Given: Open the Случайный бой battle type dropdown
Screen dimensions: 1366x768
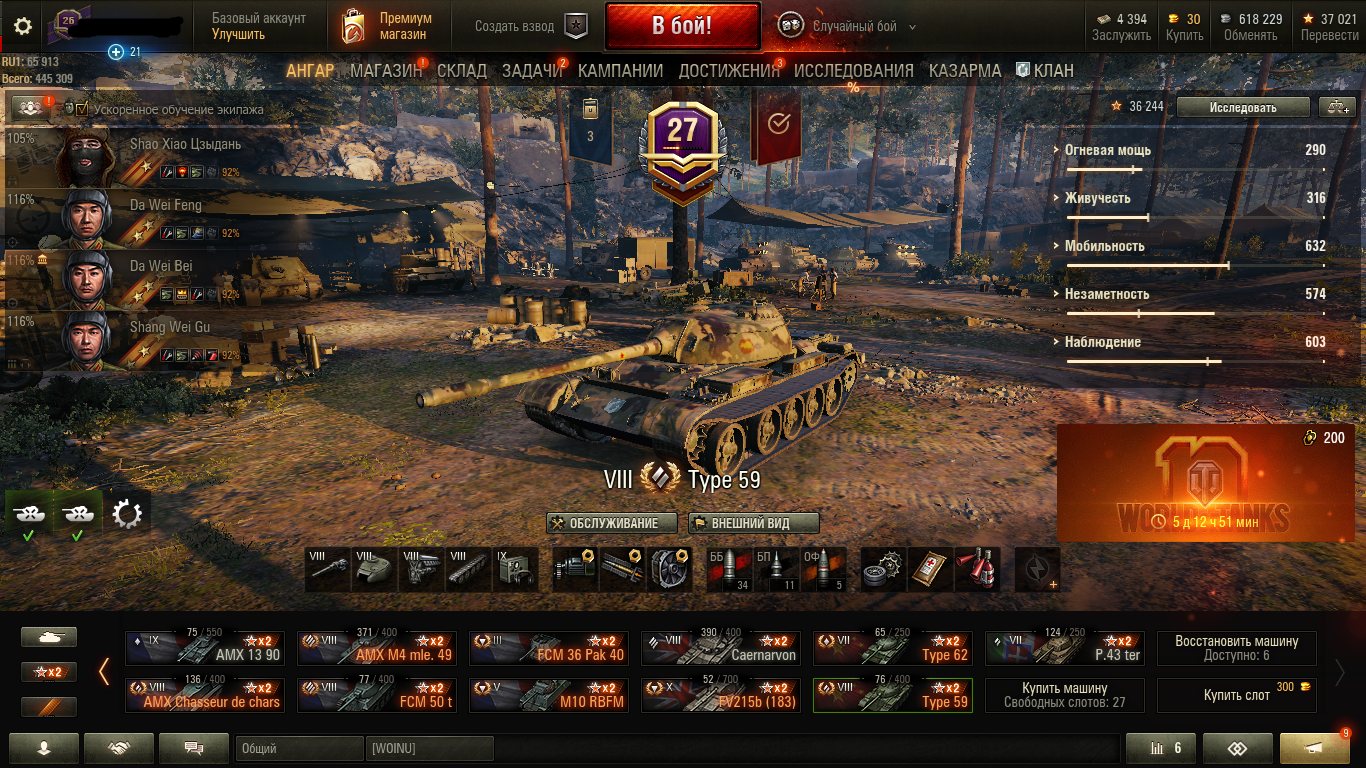Looking at the screenshot, I should click(x=850, y=26).
